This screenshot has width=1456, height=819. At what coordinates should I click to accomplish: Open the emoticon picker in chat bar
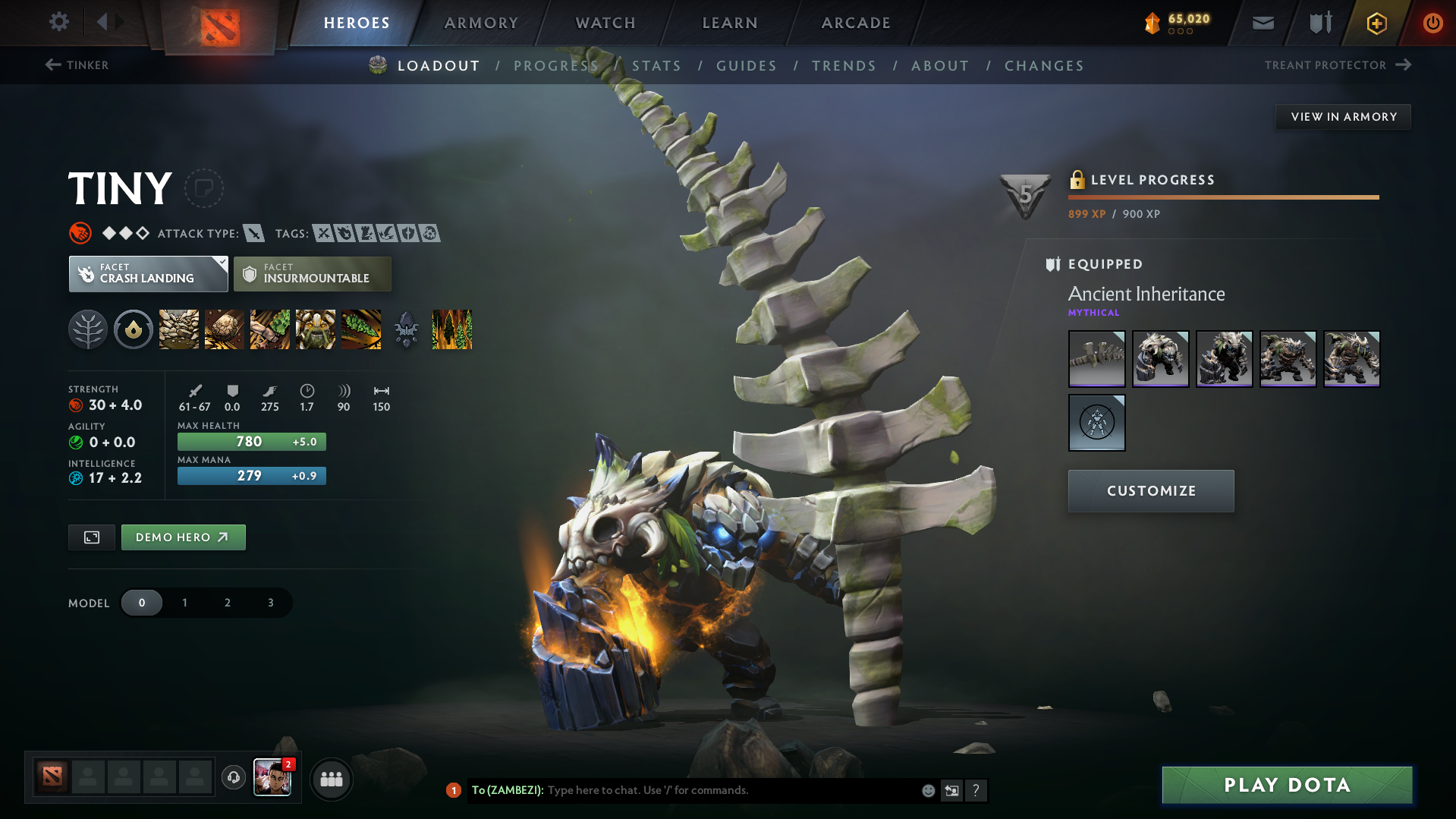coord(927,790)
